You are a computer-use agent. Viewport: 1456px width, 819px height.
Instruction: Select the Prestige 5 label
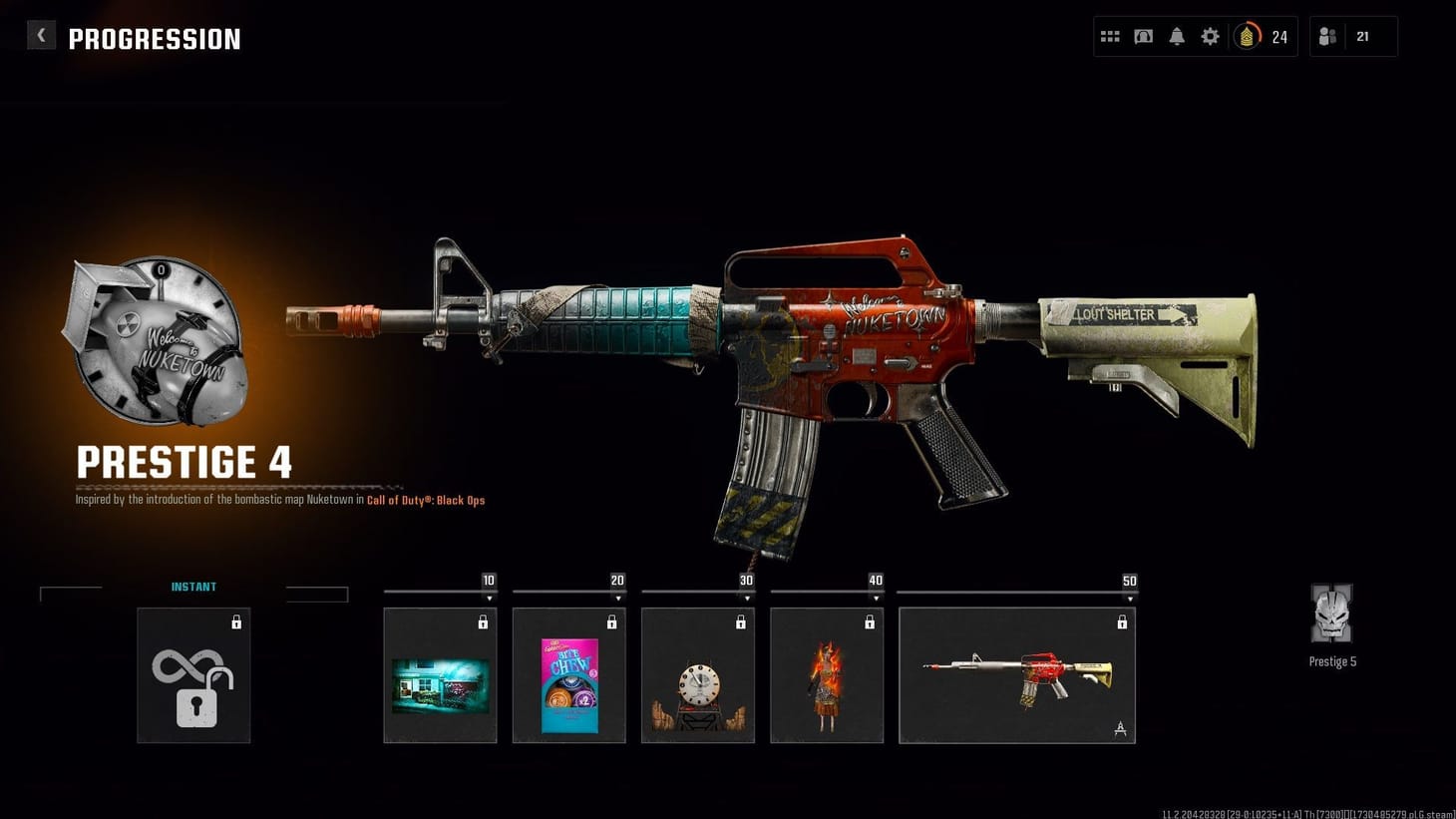[1332, 660]
